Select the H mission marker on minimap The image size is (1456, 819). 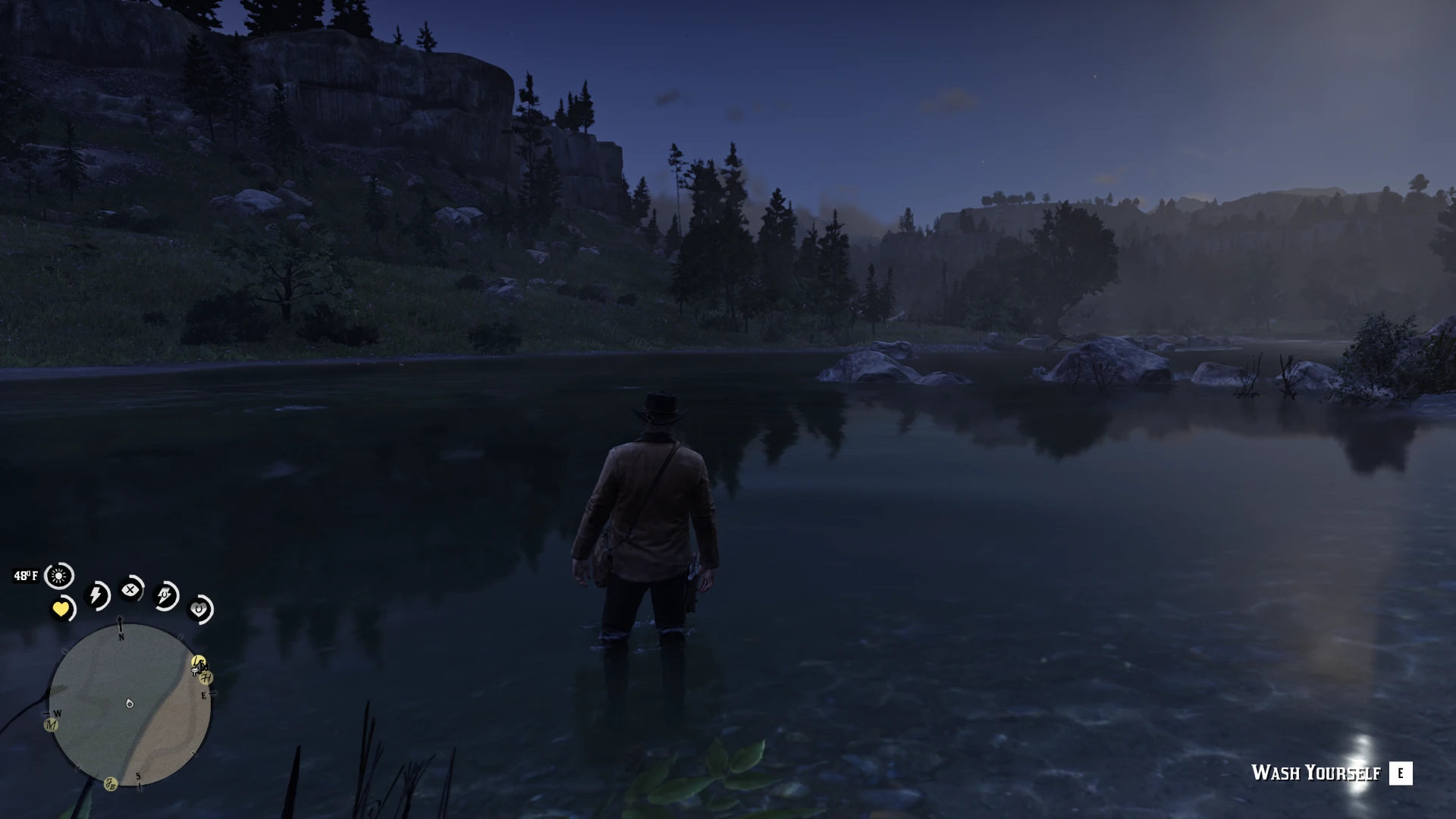pyautogui.click(x=206, y=678)
